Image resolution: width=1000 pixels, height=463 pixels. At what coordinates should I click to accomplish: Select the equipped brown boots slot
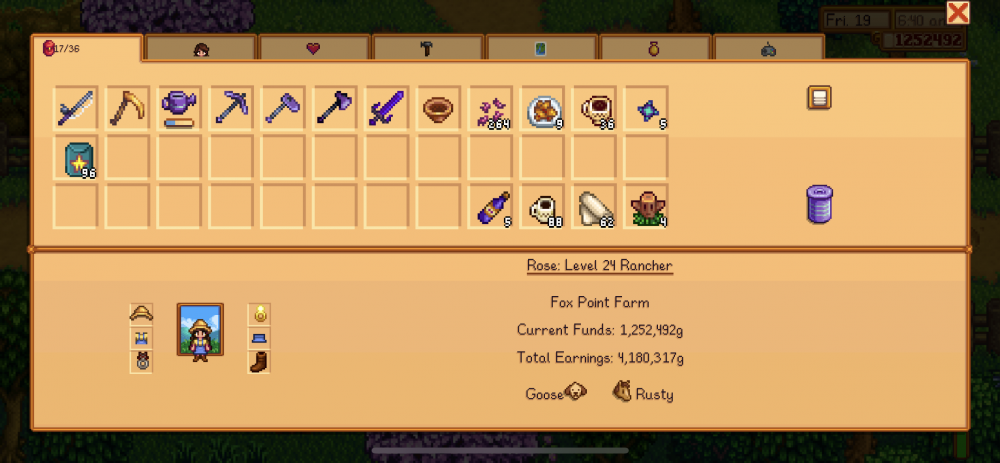(258, 361)
